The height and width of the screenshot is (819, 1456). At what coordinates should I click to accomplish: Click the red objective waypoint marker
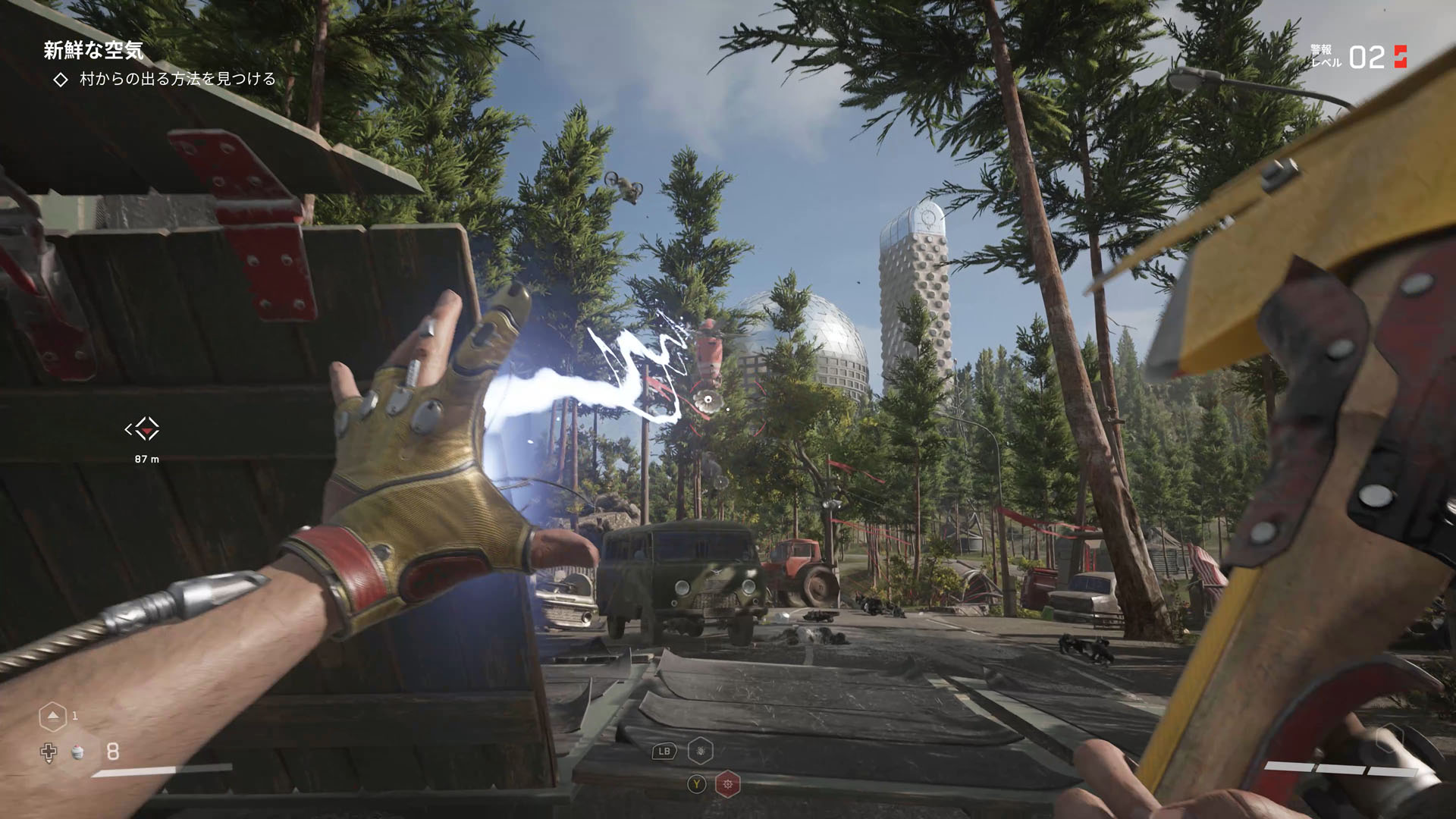pos(143,429)
